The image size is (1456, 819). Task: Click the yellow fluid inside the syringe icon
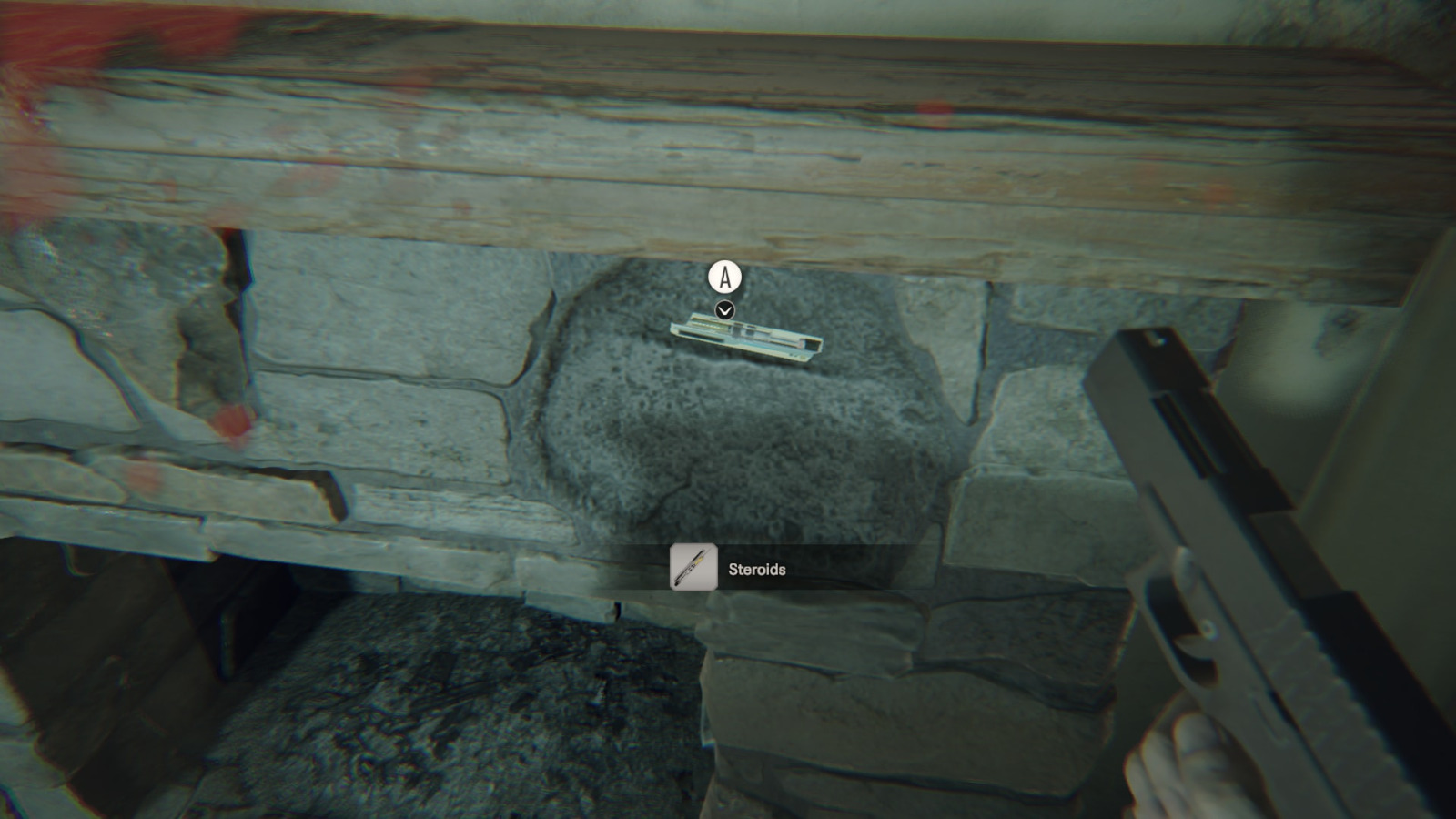(698, 561)
